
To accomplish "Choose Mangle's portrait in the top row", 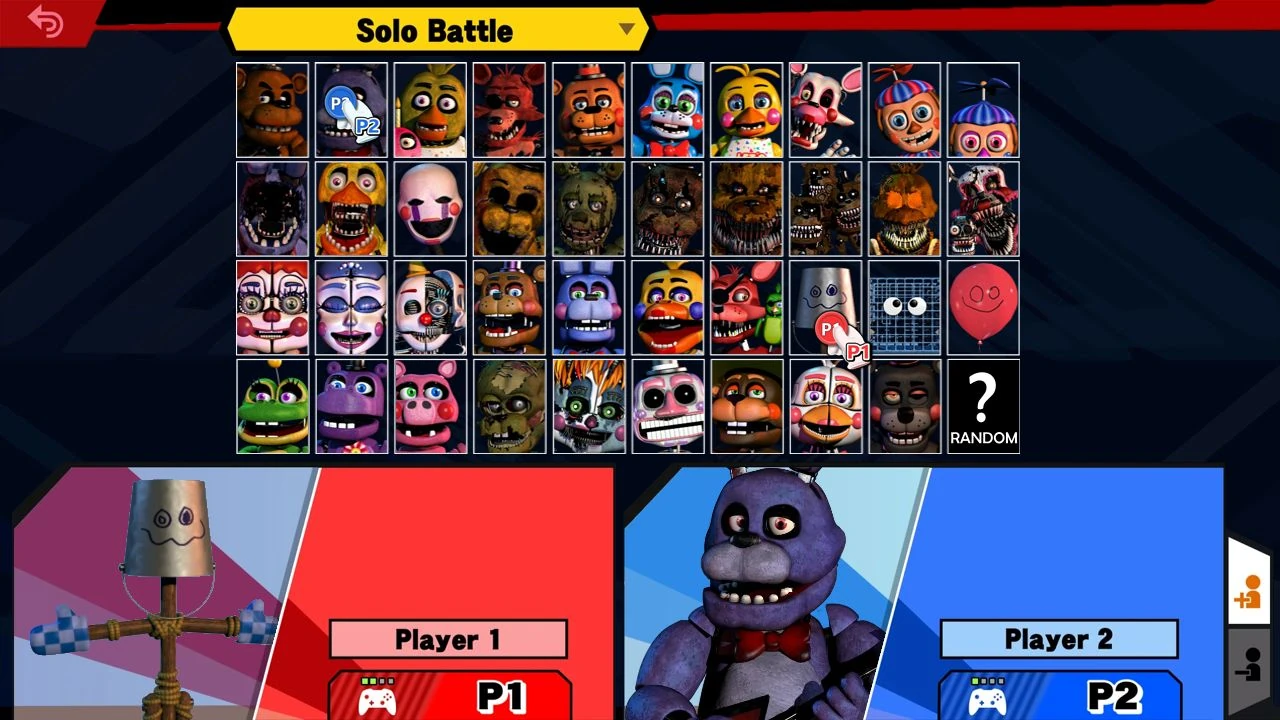I will tap(824, 110).
